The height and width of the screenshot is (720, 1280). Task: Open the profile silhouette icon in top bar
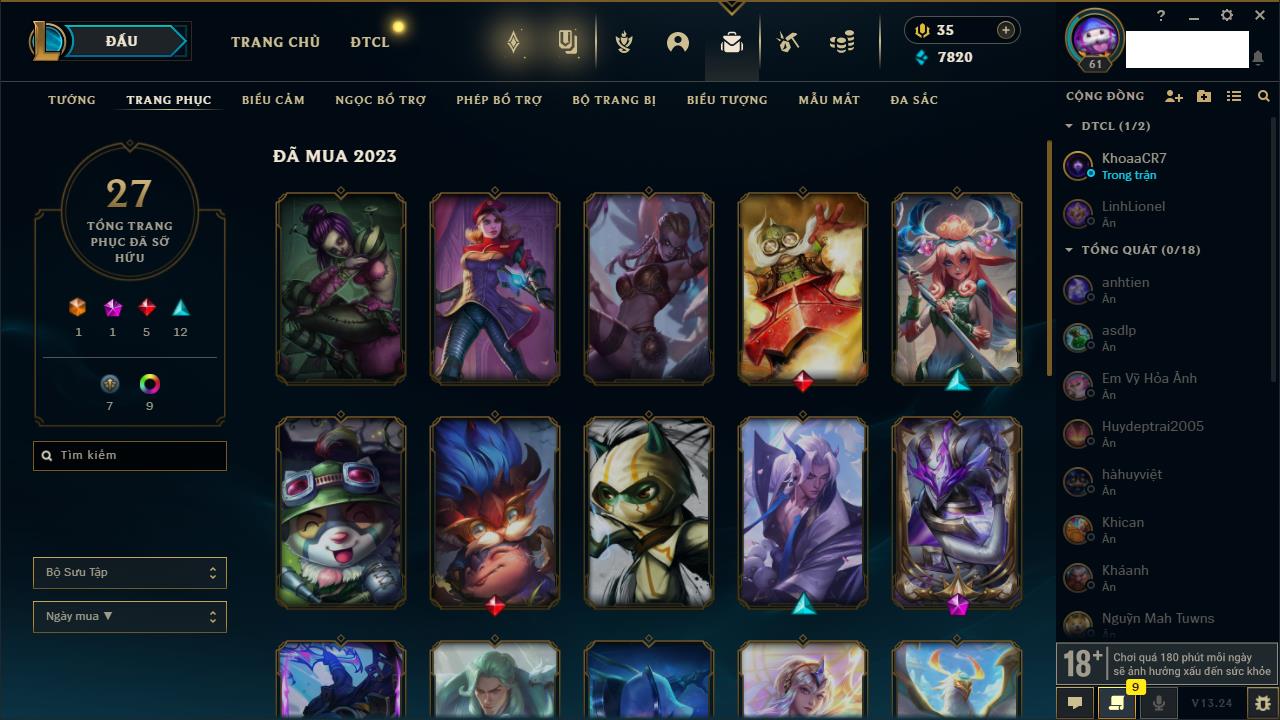click(678, 42)
